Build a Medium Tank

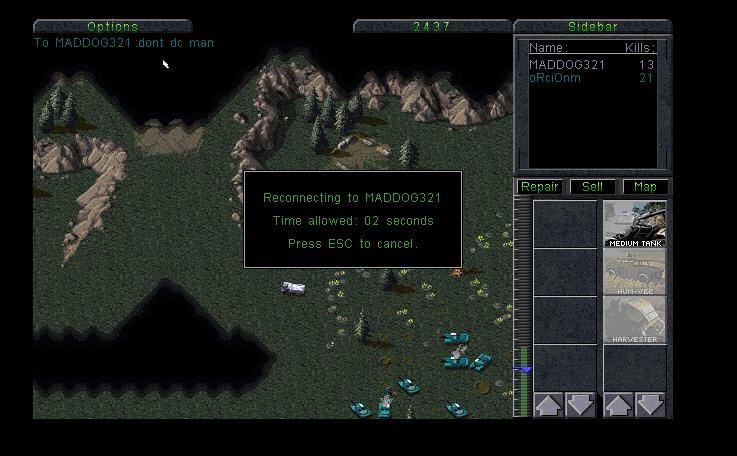click(x=634, y=224)
